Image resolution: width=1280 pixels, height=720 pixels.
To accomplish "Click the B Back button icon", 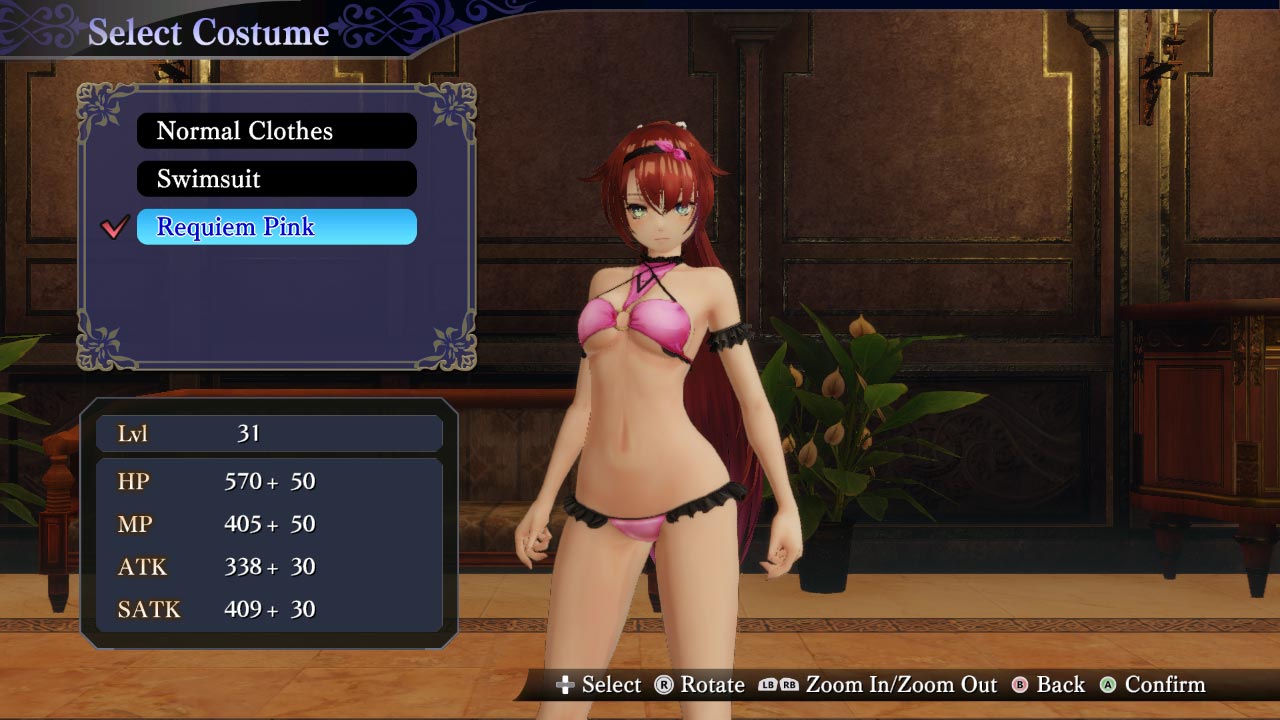I will (x=1020, y=686).
